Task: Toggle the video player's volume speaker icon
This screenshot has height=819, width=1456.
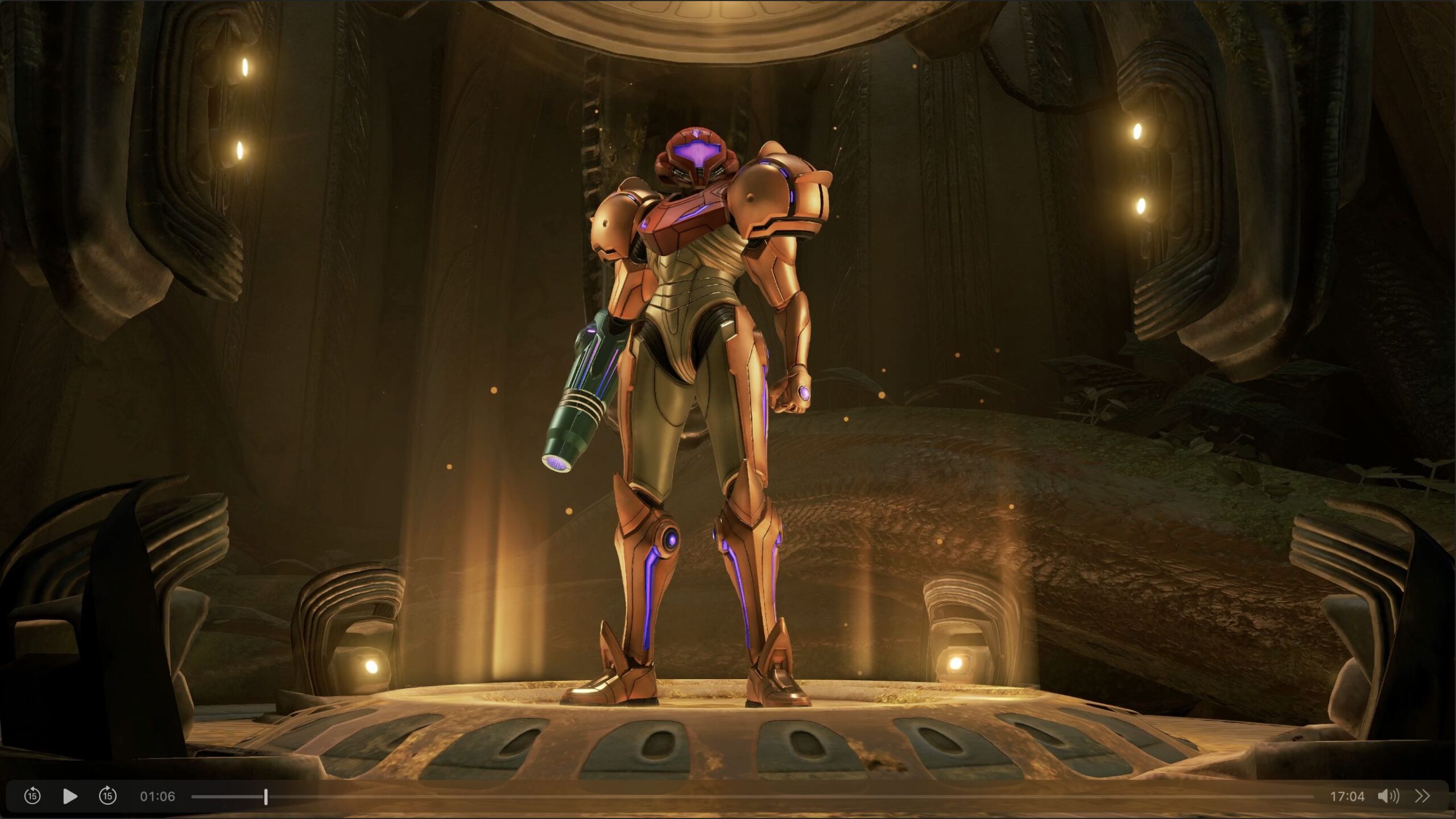Action: [1388, 796]
